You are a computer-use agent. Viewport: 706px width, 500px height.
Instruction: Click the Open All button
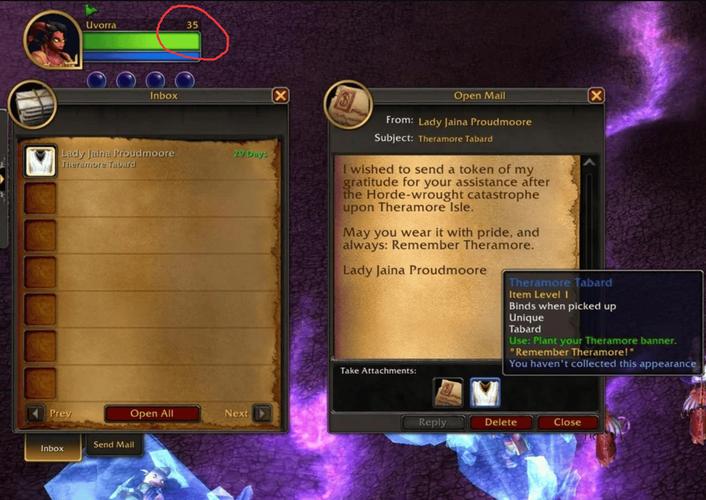[x=152, y=414]
